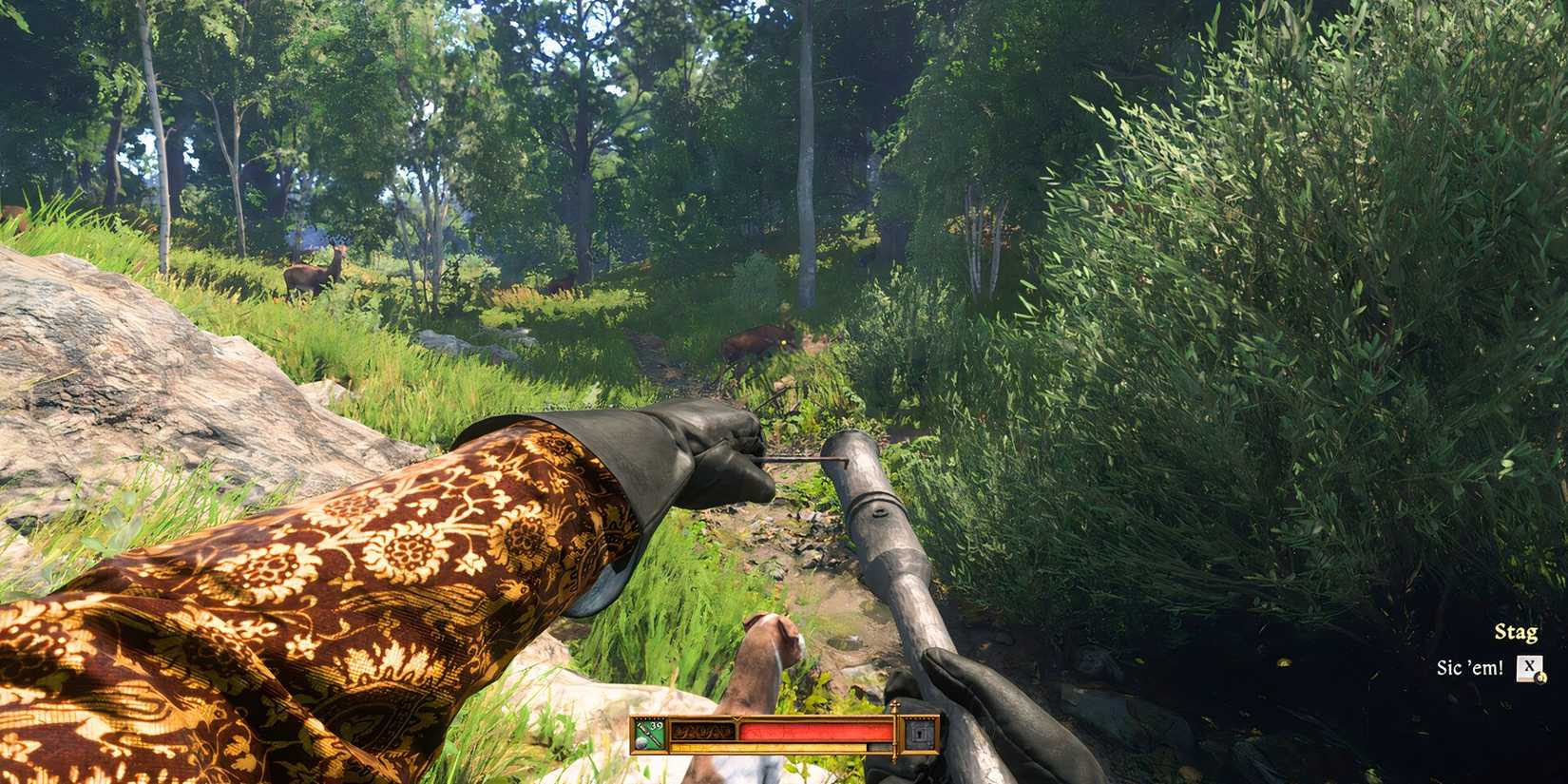Click the lockpick chest icon on the HUD
The height and width of the screenshot is (784, 1568).
[918, 734]
